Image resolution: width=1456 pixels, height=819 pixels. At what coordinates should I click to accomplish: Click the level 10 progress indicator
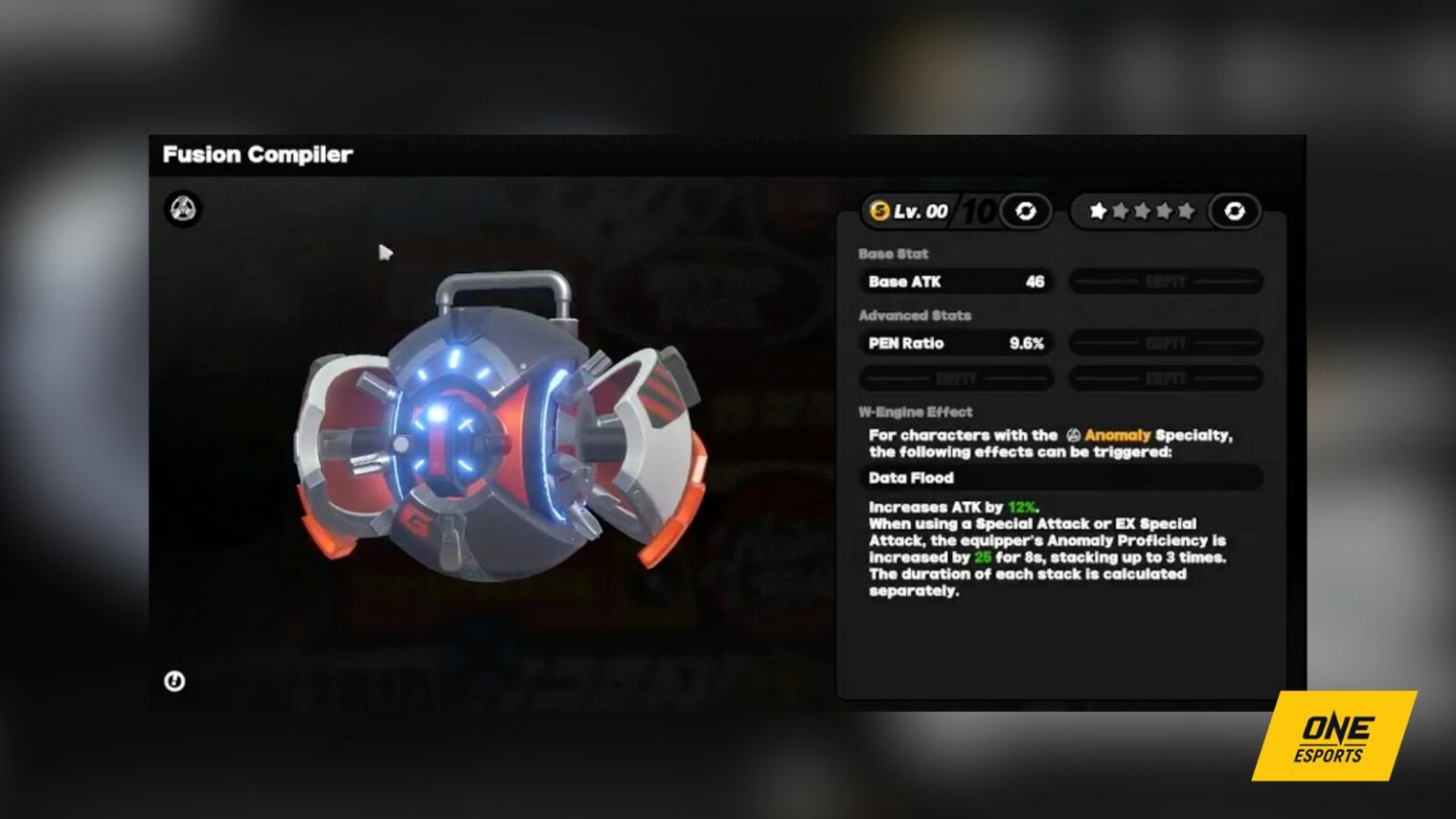[x=978, y=210]
